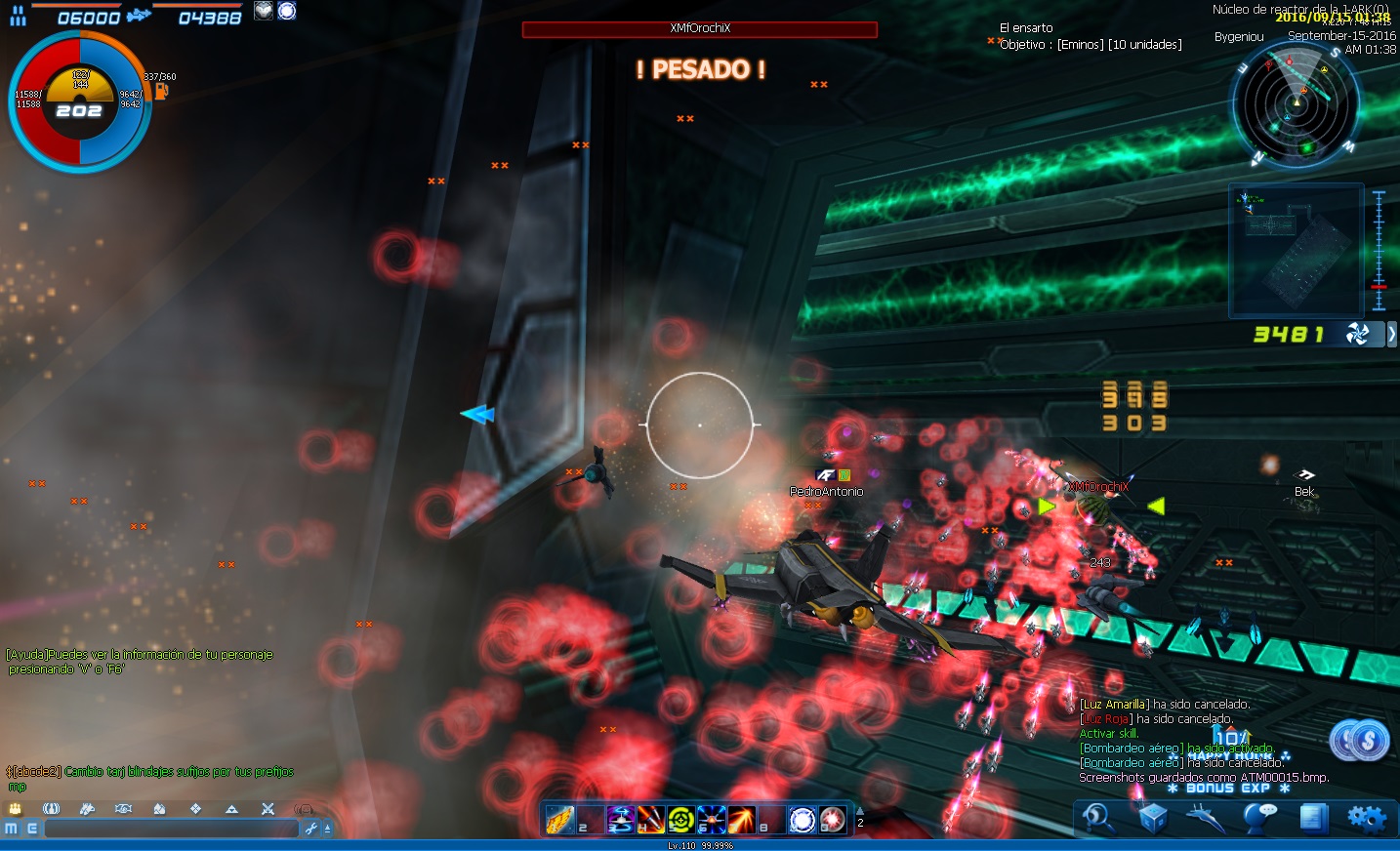Switch hotbar page with the up arrow
This screenshot has height=851, width=1400.
tap(860, 810)
